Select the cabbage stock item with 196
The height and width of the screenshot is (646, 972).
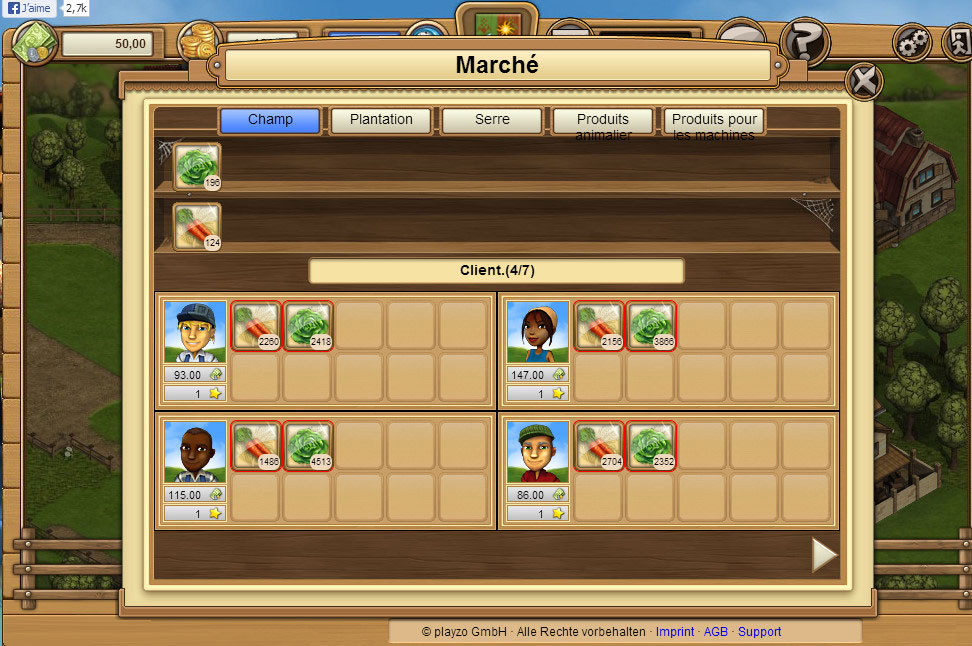point(197,166)
